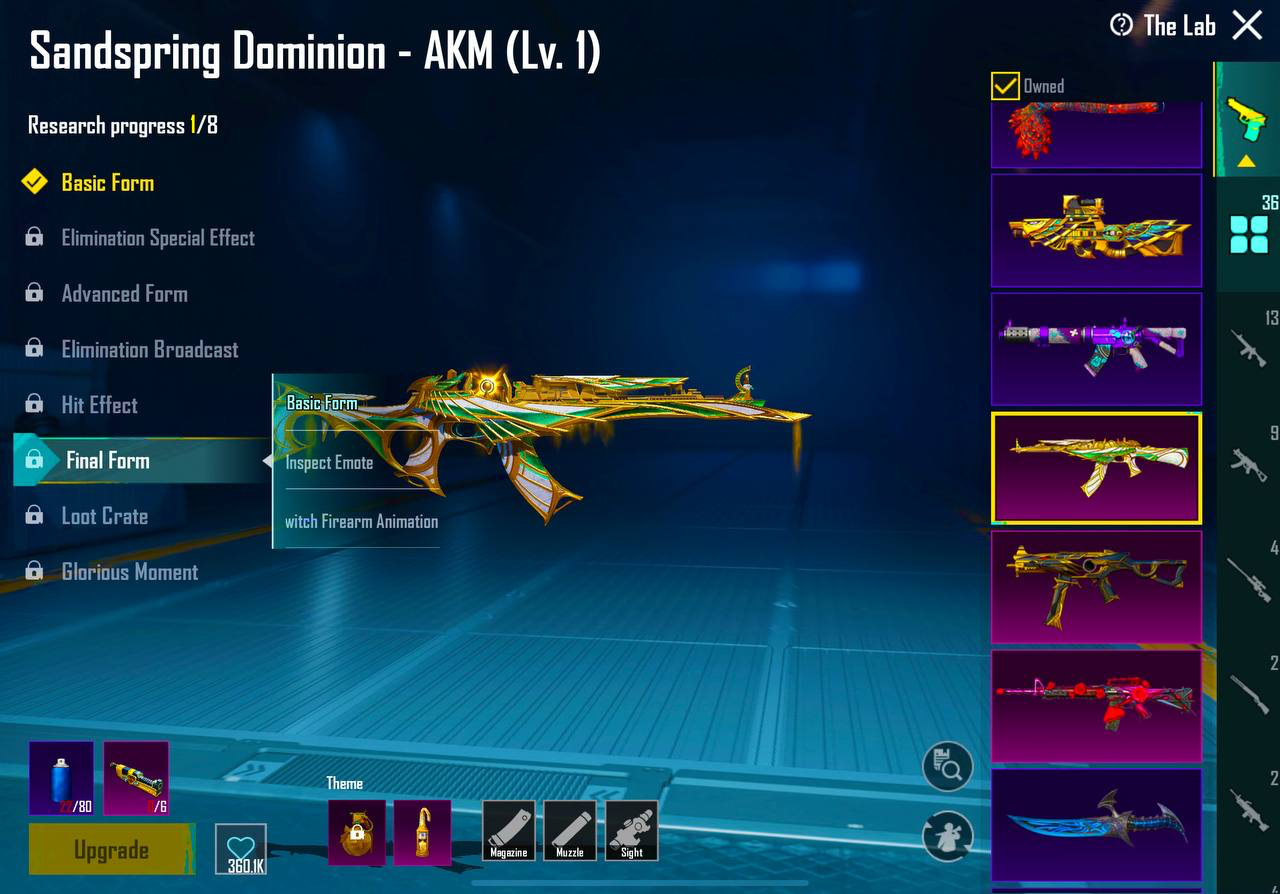Select the Final Form research stage
The image size is (1280, 894).
tap(107, 461)
